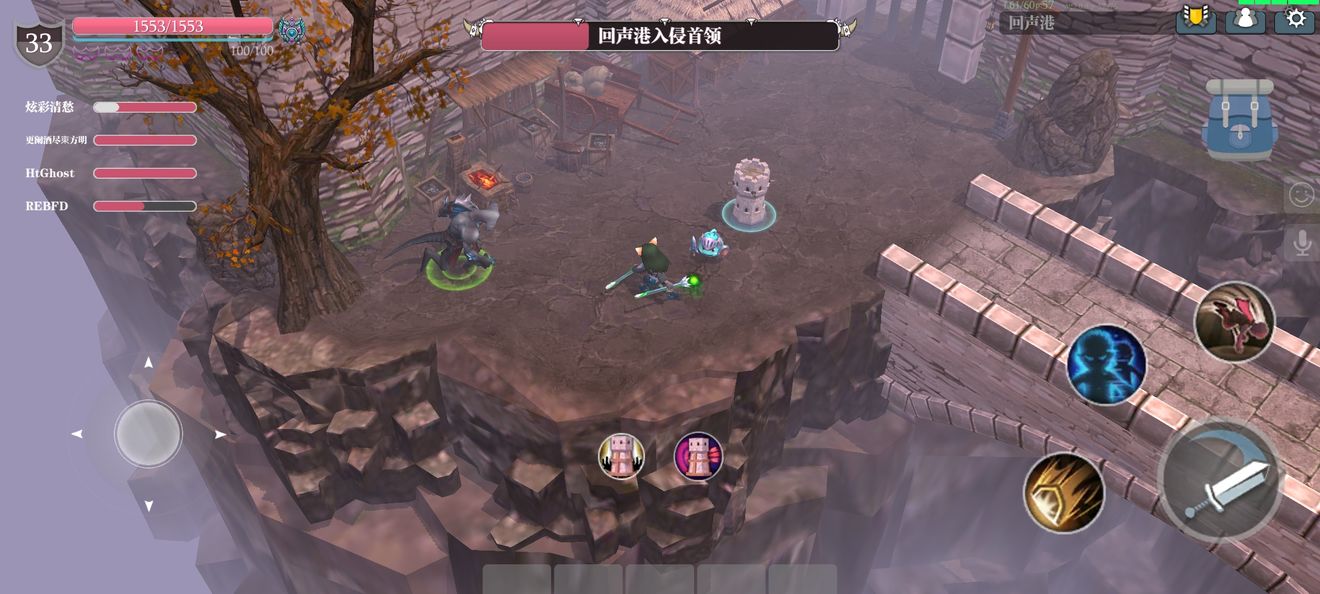Tap the rank emblem beside health bar
The width and height of the screenshot is (1320, 594).
pyautogui.click(x=291, y=29)
